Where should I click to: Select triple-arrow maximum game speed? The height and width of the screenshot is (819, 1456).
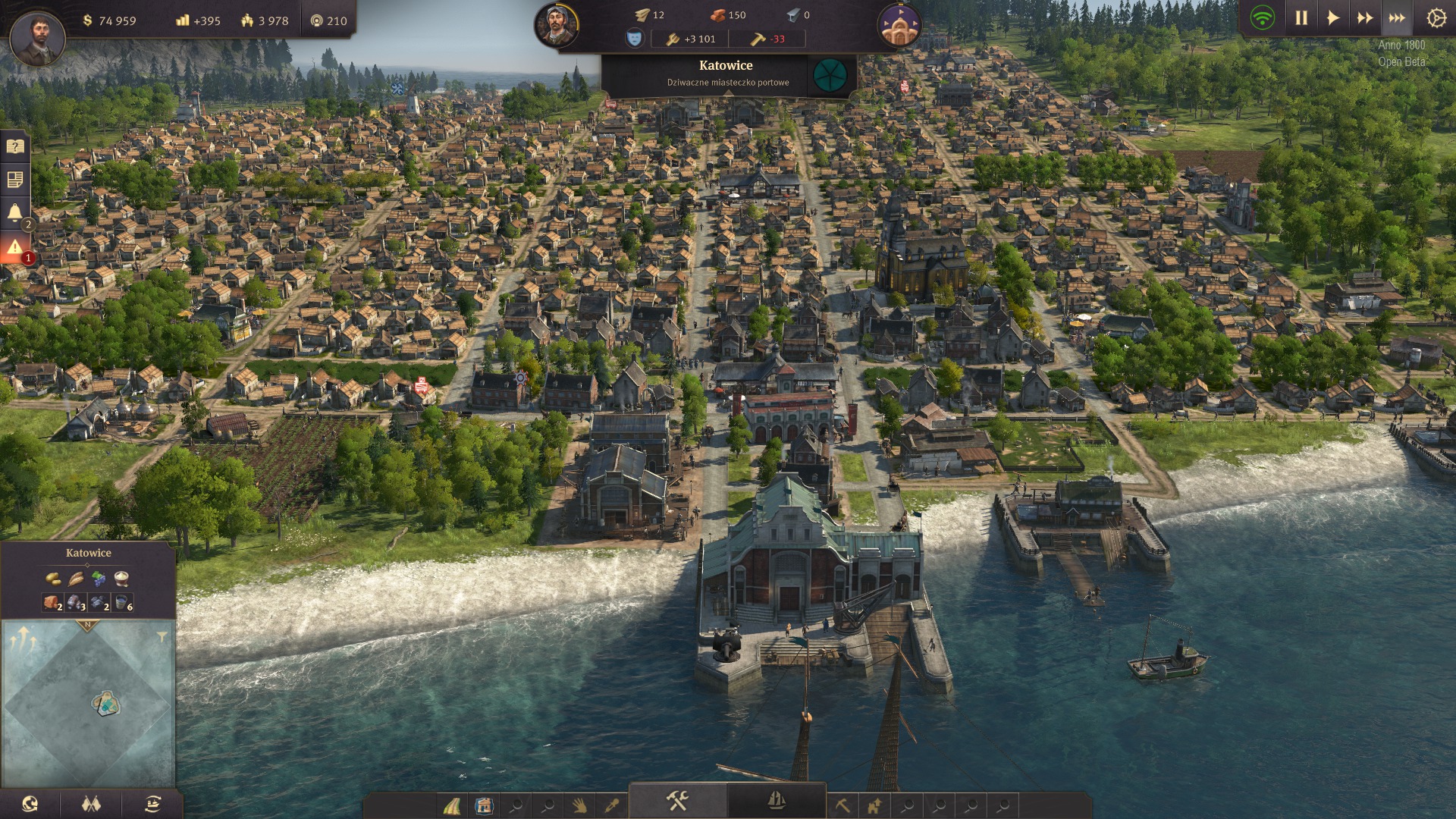pos(1397,18)
